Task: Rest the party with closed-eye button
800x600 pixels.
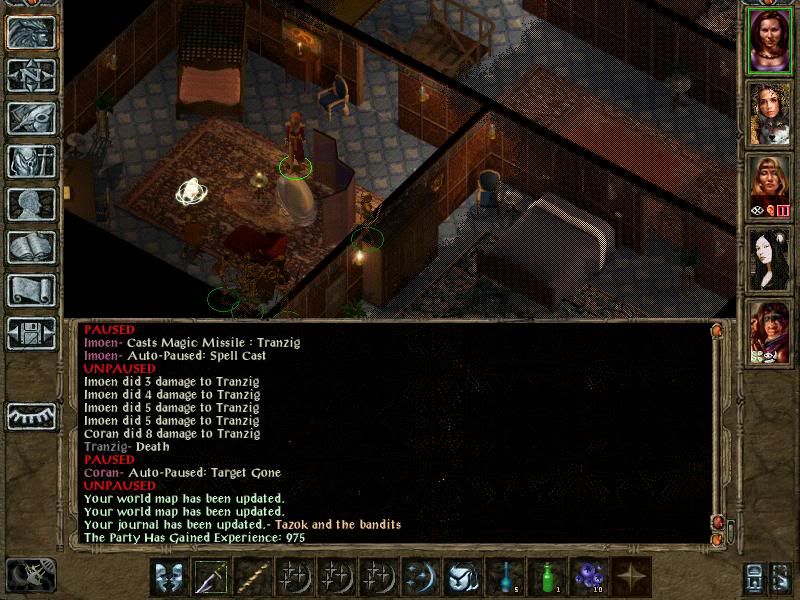Action: [x=31, y=413]
